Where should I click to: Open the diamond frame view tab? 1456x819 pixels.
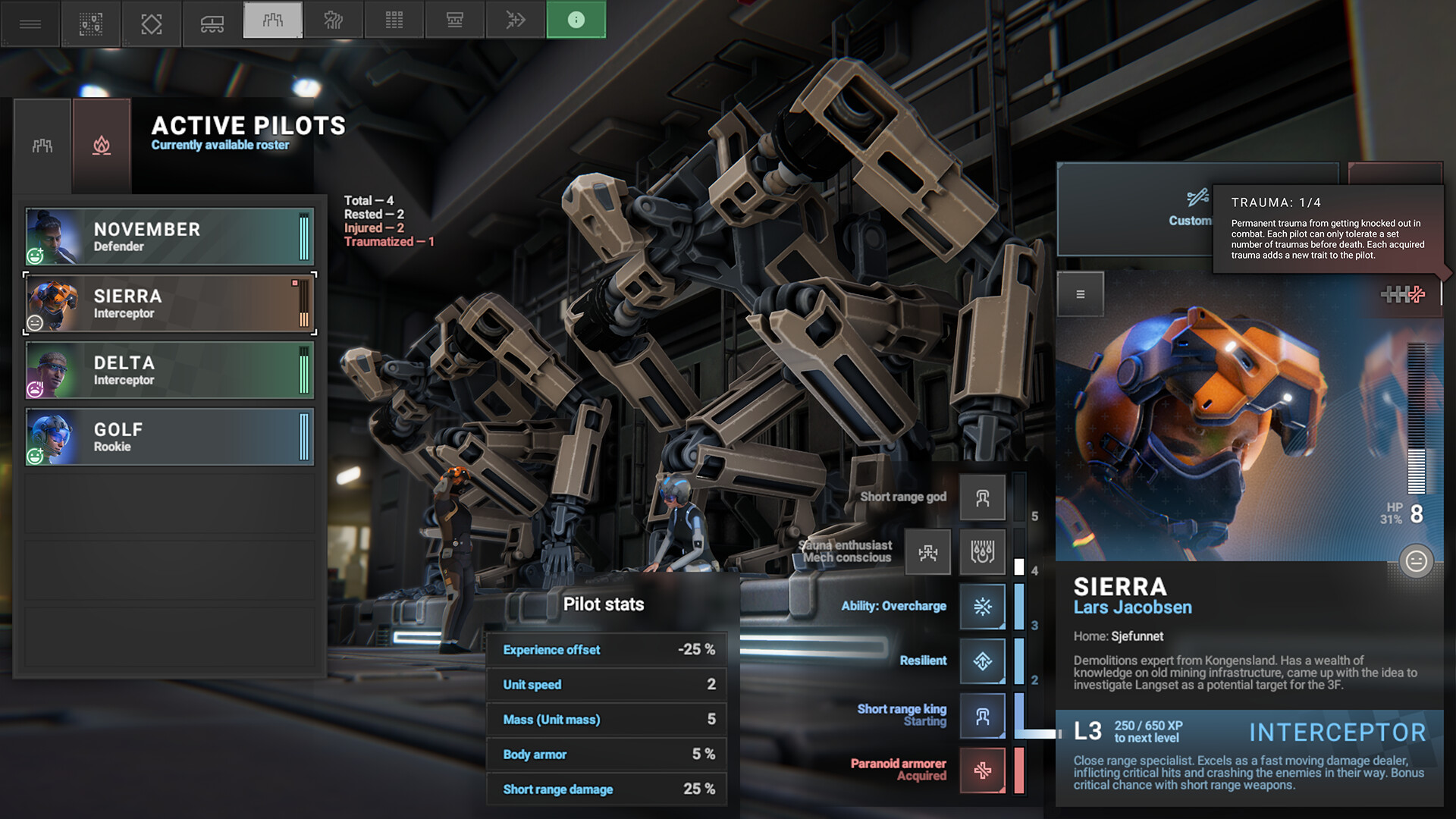[x=152, y=24]
